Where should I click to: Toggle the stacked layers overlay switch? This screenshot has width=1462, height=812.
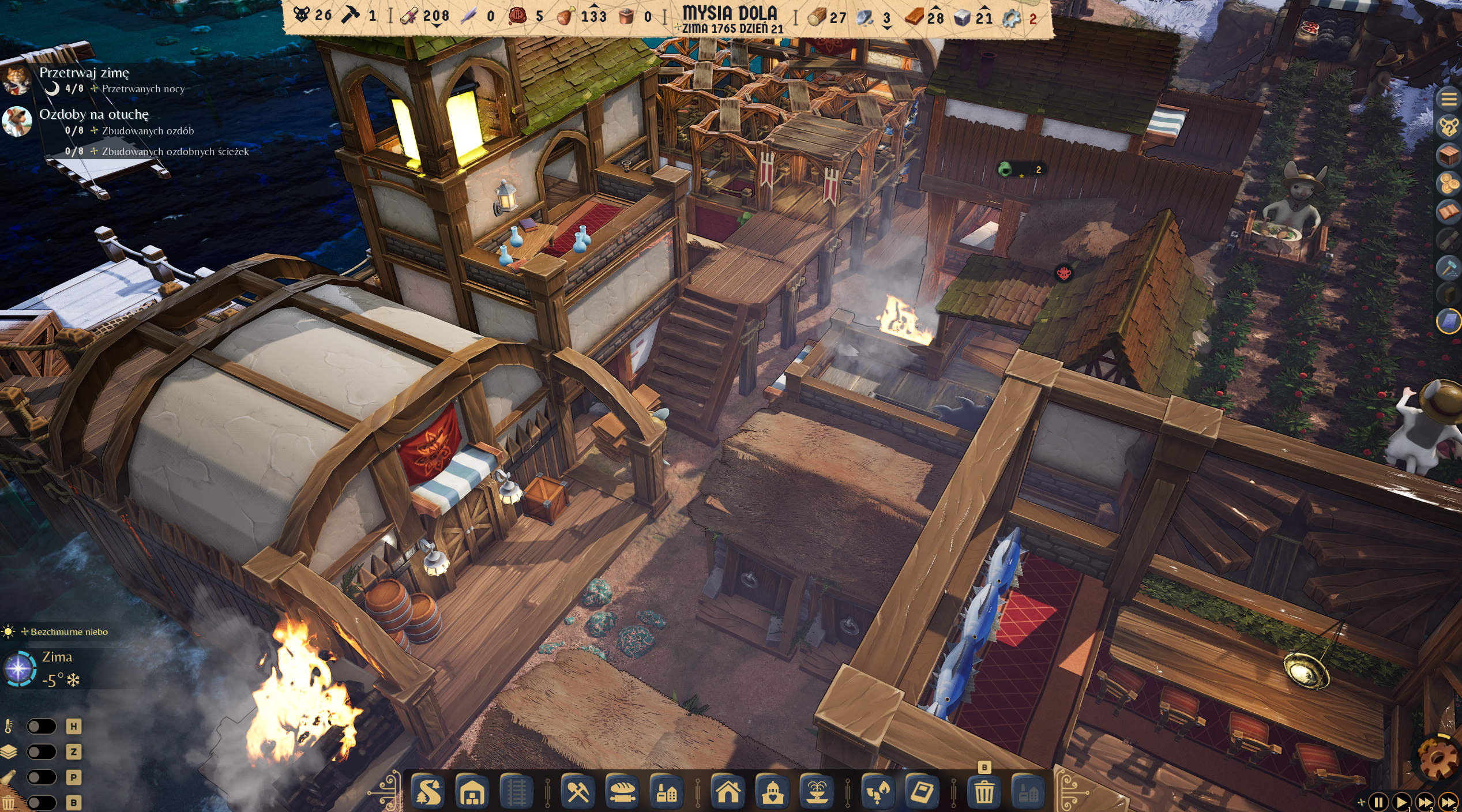click(x=42, y=751)
